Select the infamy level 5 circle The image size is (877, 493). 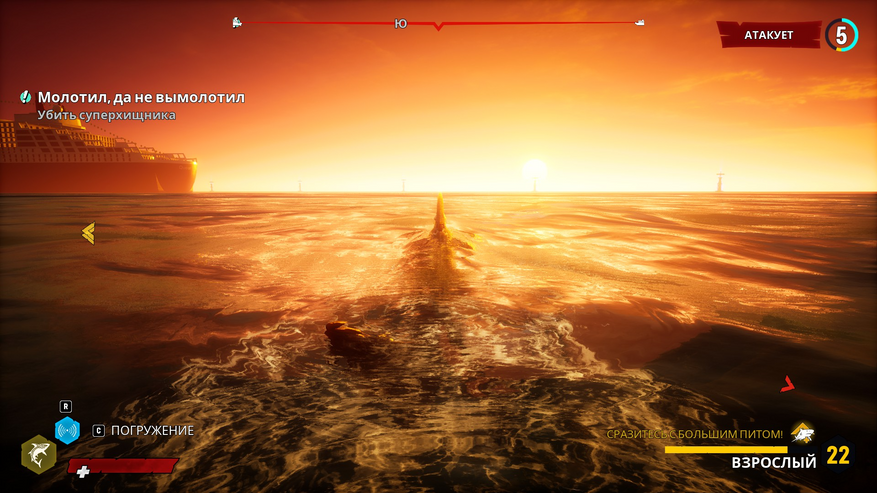841,35
